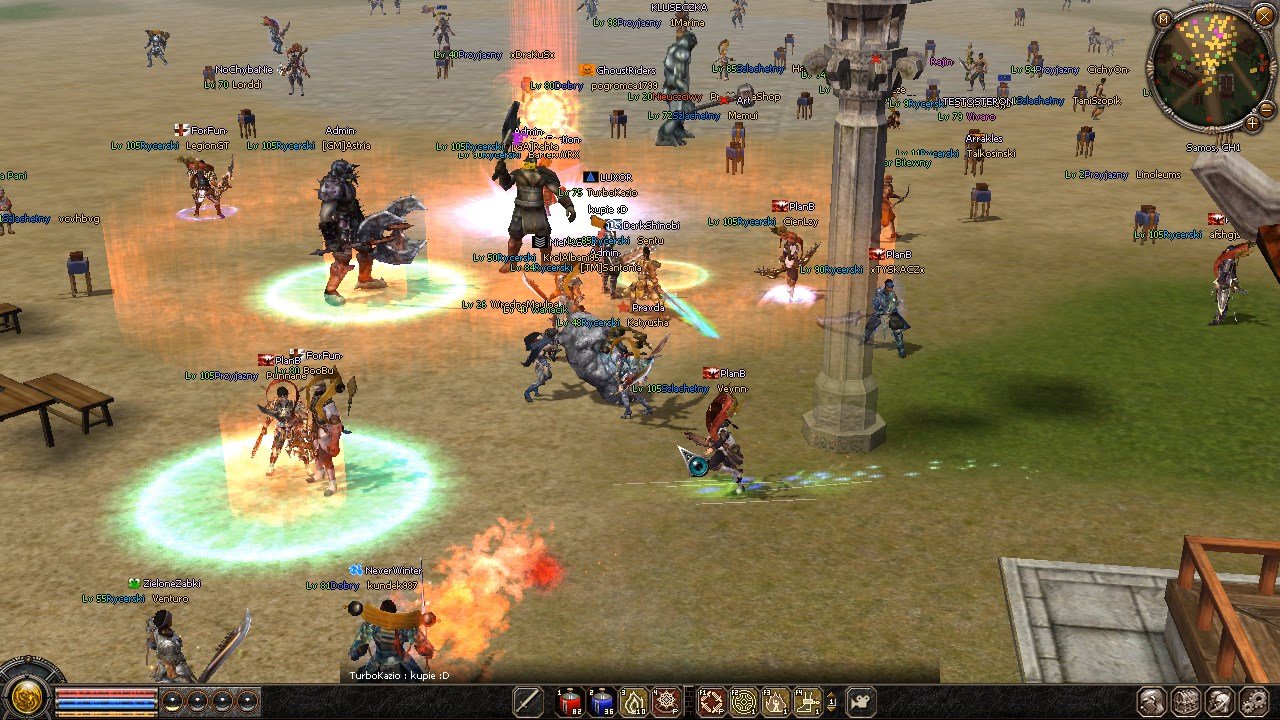This screenshot has height=720, width=1280.
Task: Activate the F4 quickslot skill
Action: point(807,702)
